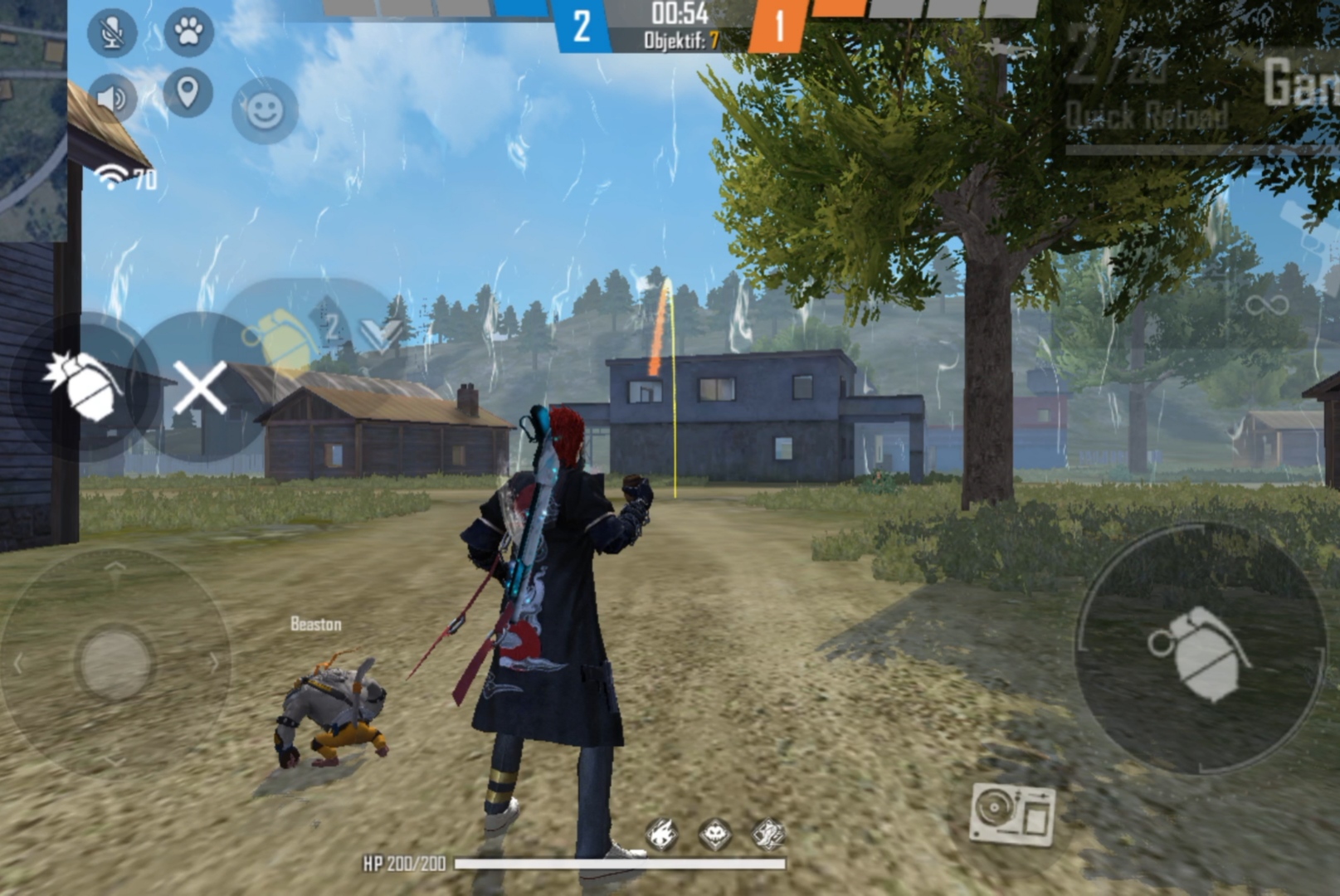Throw grenade with large fire button
This screenshot has width=1340, height=896.
click(1200, 650)
